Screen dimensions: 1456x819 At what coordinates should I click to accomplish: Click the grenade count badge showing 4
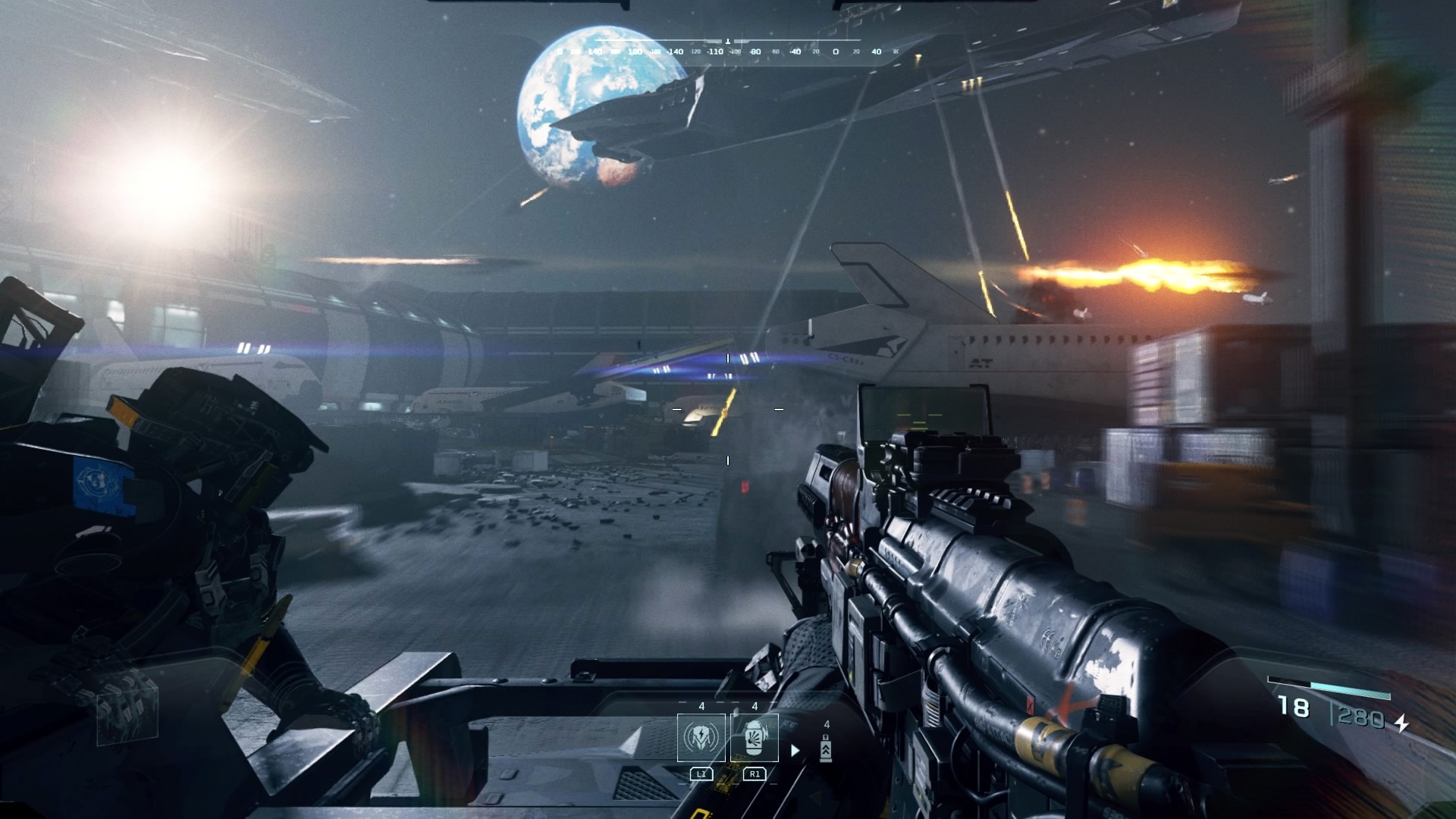click(x=755, y=706)
